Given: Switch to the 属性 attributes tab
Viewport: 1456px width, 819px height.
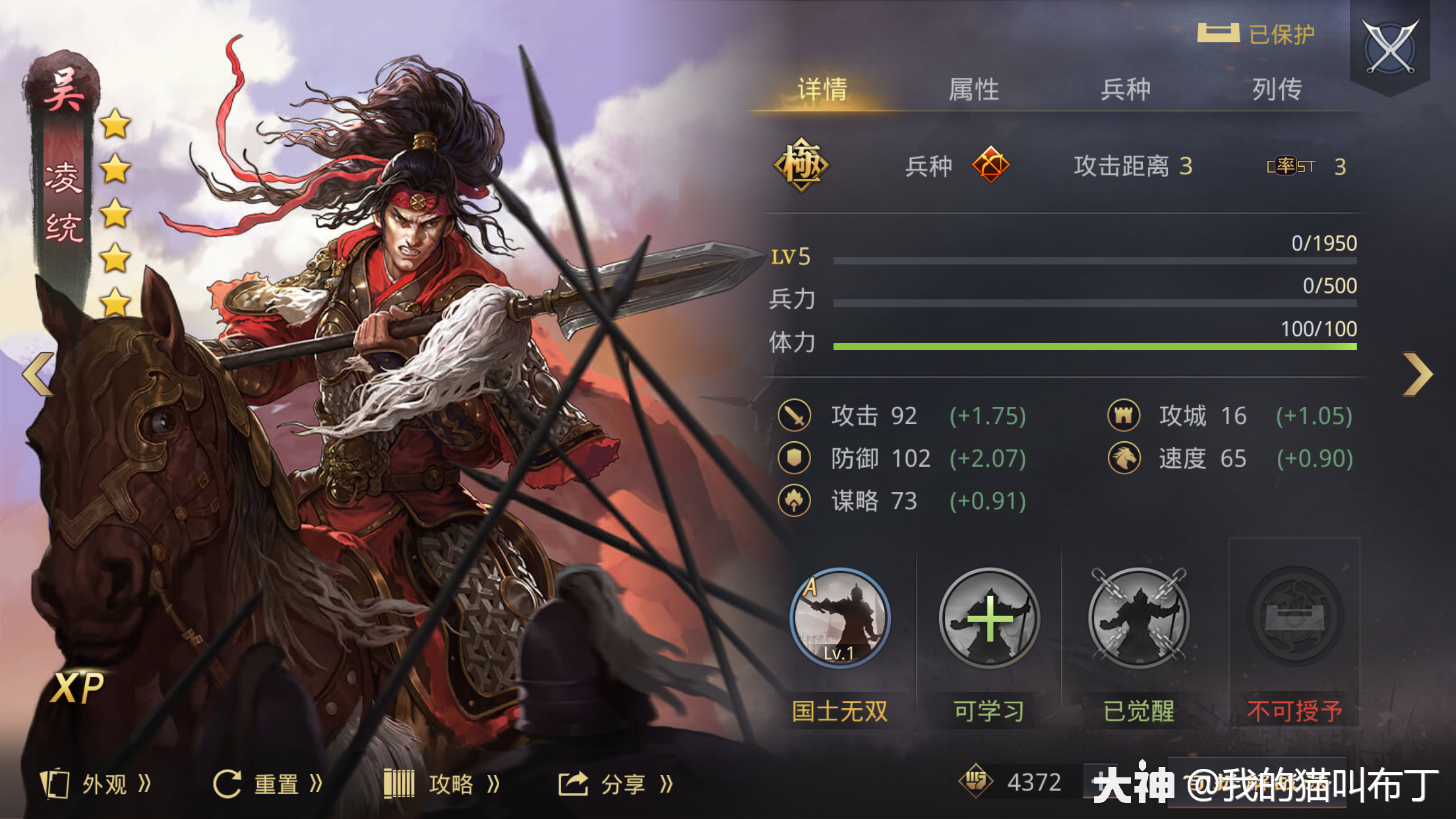Looking at the screenshot, I should 975,88.
